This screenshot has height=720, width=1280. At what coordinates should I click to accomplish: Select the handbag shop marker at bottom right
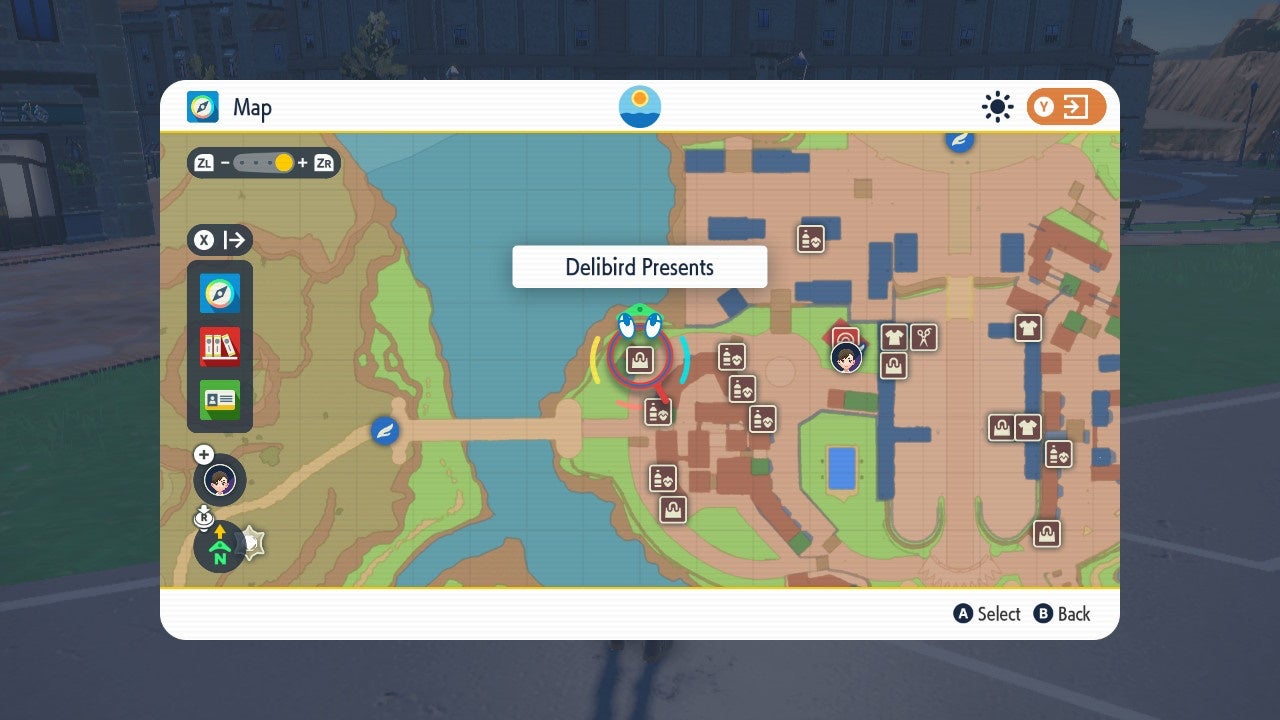(x=1046, y=533)
